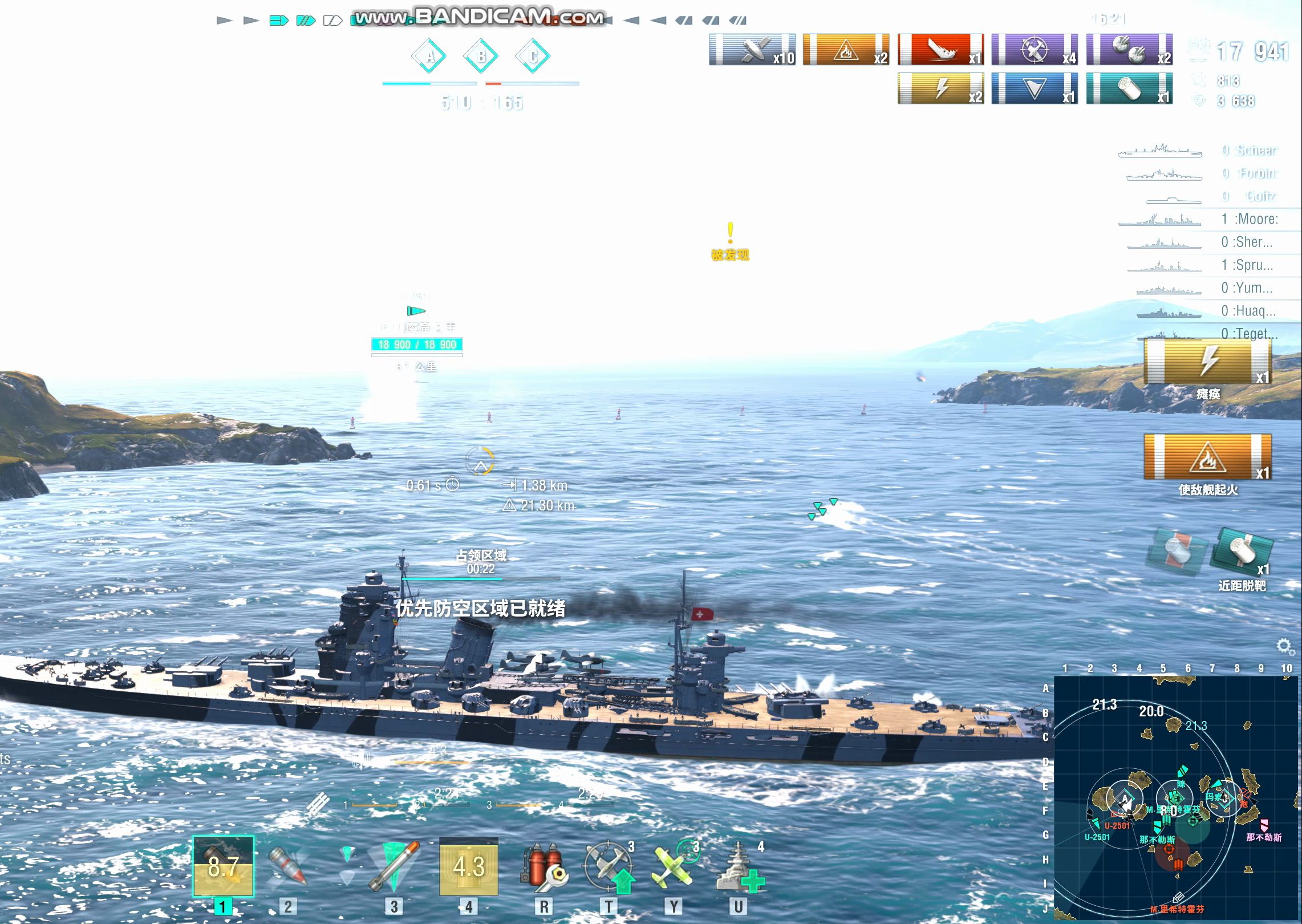
Task: Click the Yum... player row in ship list
Action: 1208,288
